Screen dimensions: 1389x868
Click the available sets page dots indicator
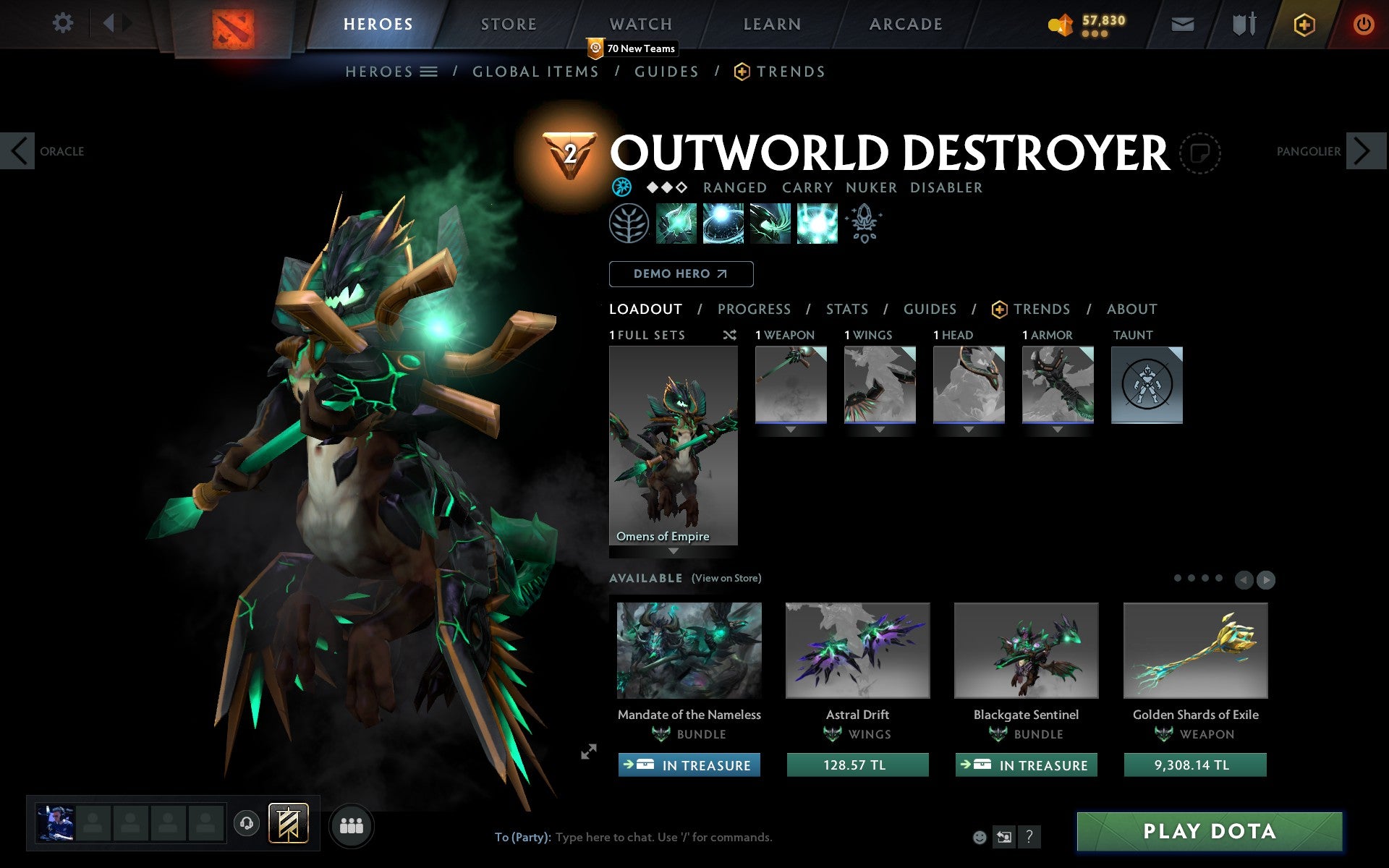[x=1197, y=579]
